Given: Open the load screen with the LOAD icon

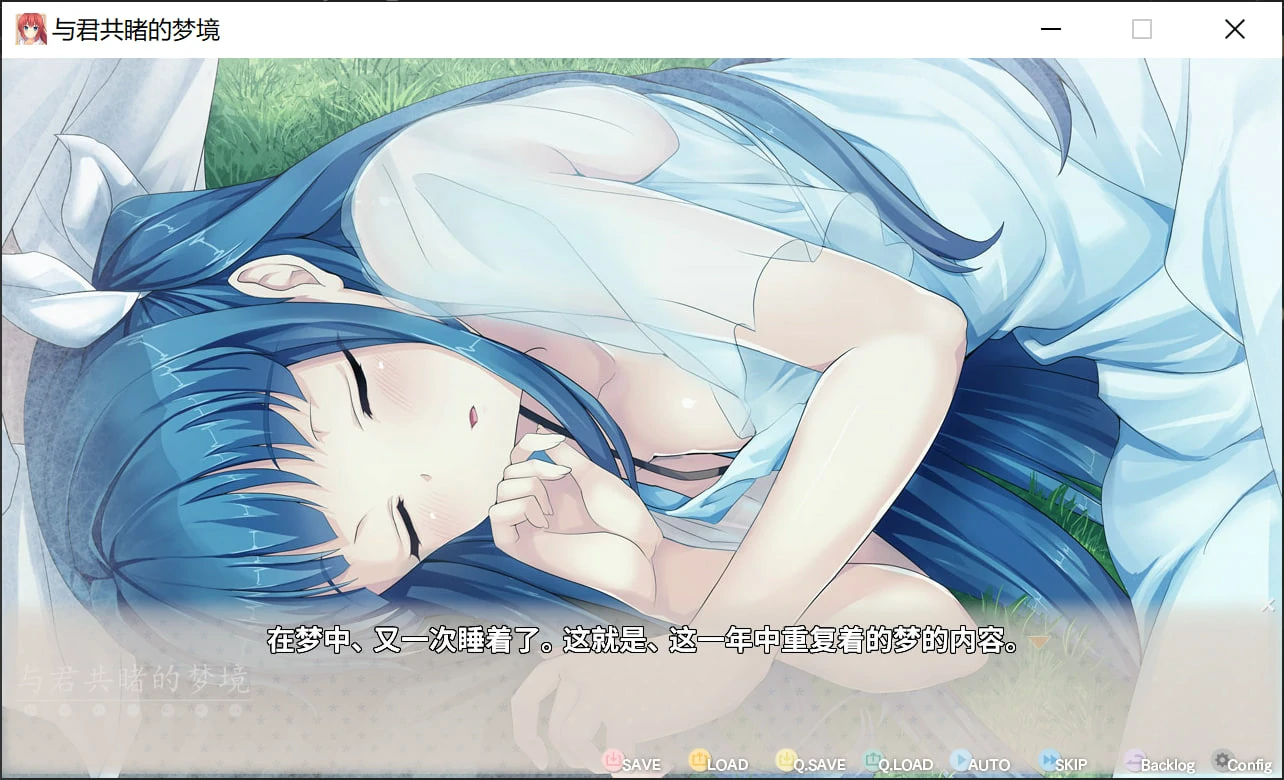Looking at the screenshot, I should pos(699,762).
